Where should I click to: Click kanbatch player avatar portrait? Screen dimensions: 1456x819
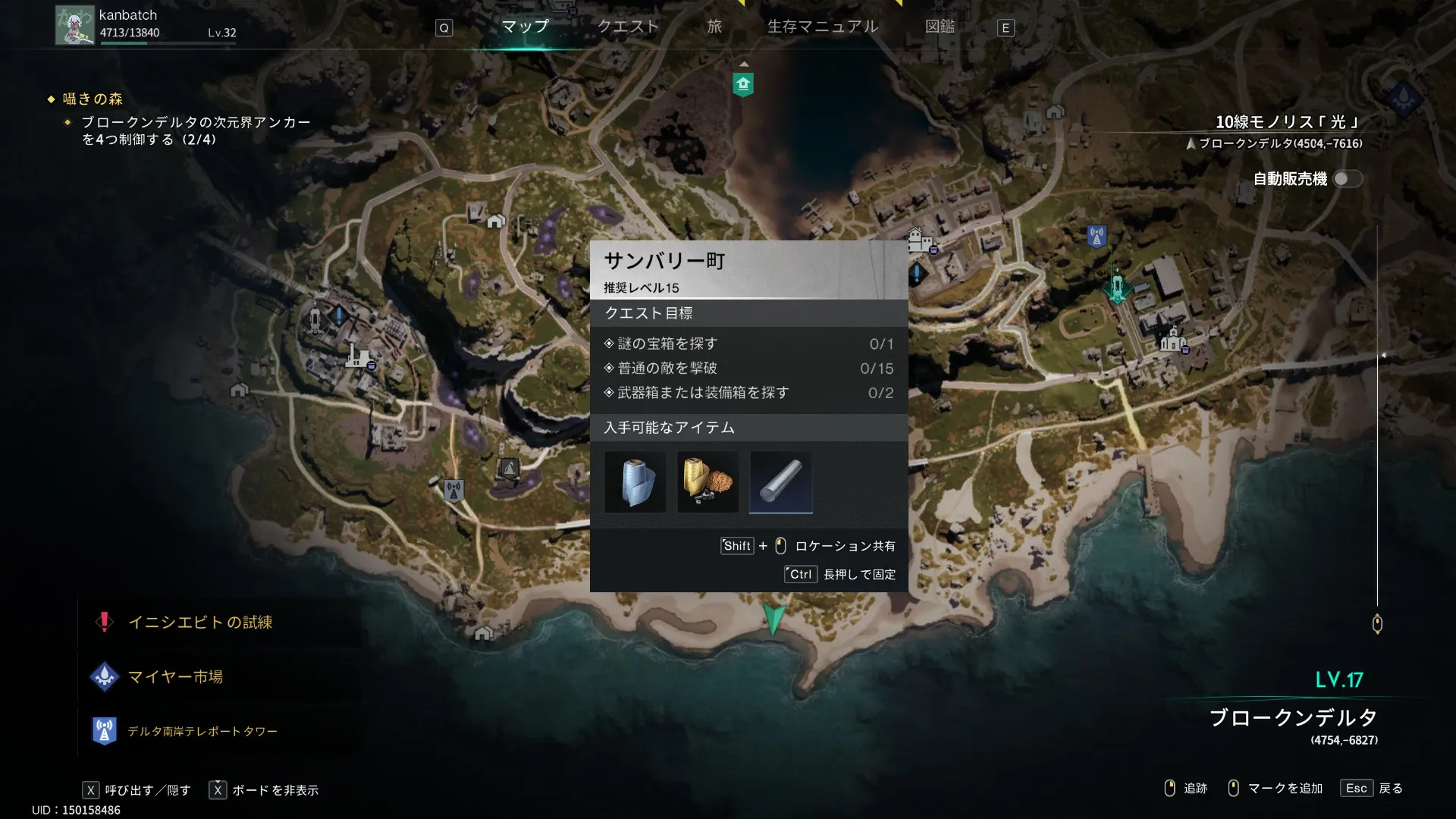(x=74, y=25)
